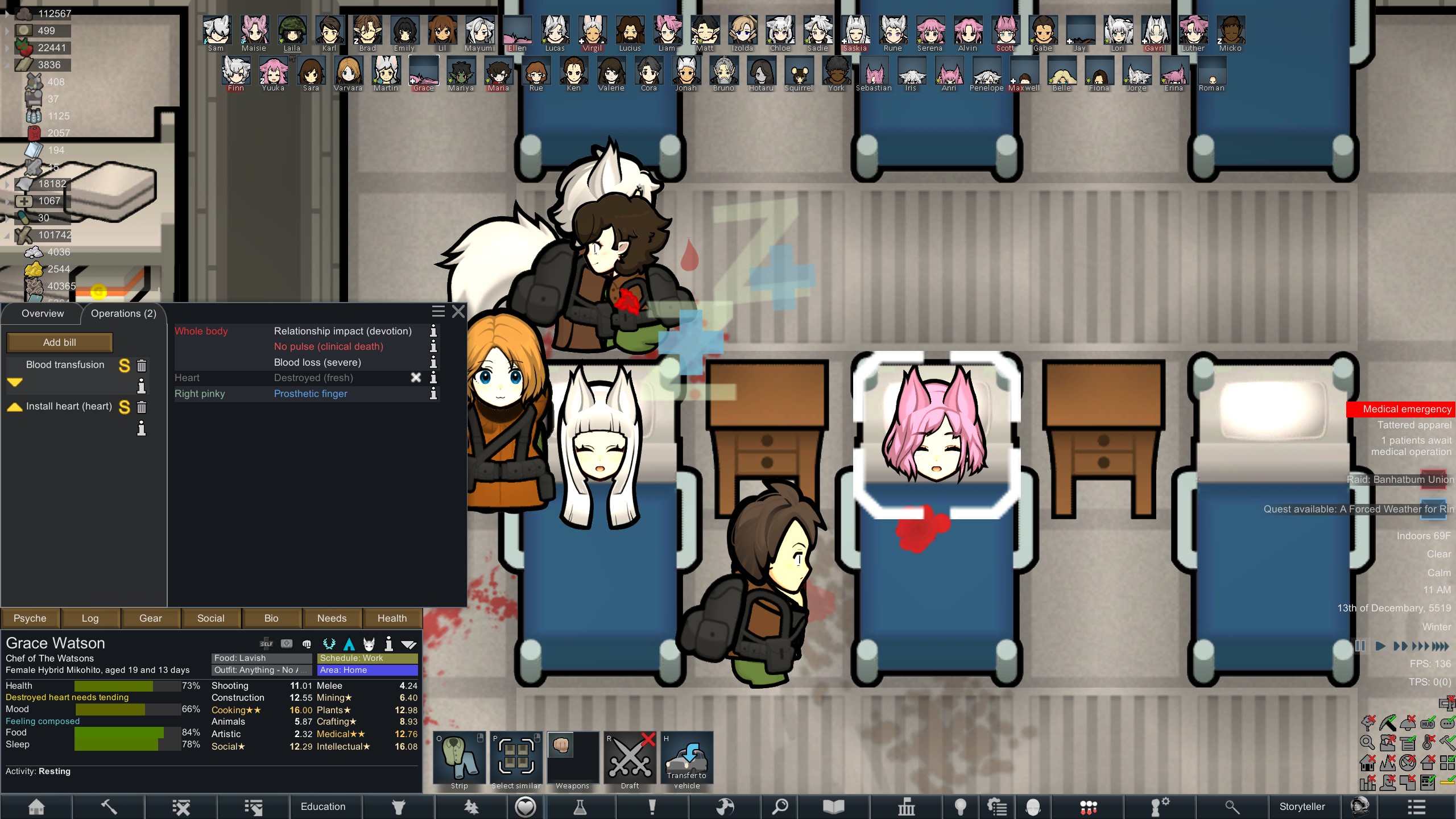
Task: Switch to the Overview tab
Action: coord(43,313)
